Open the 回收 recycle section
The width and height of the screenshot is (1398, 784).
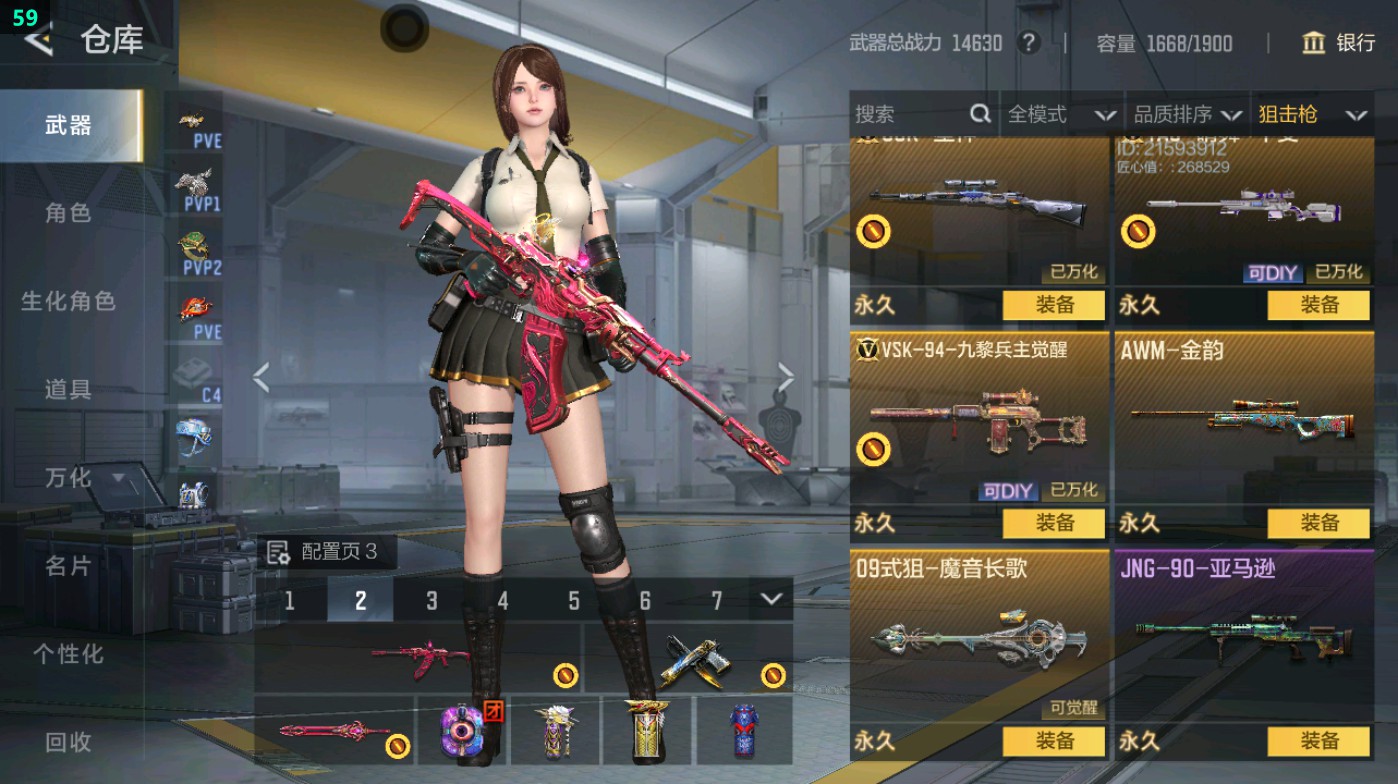68,742
